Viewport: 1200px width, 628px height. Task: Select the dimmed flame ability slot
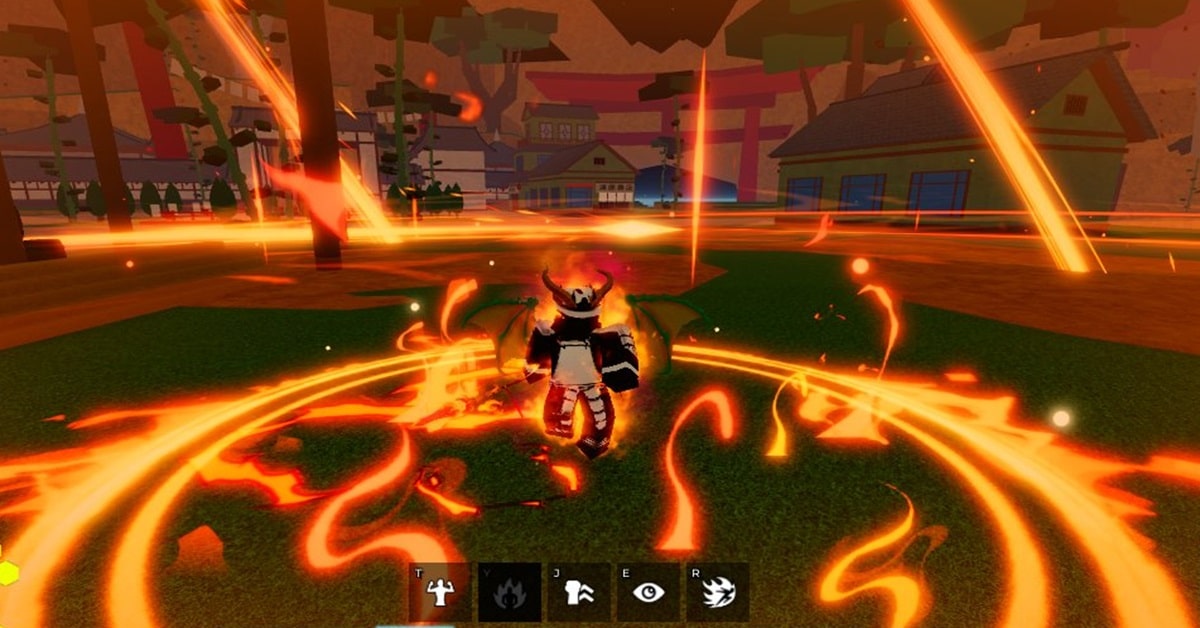(510, 592)
